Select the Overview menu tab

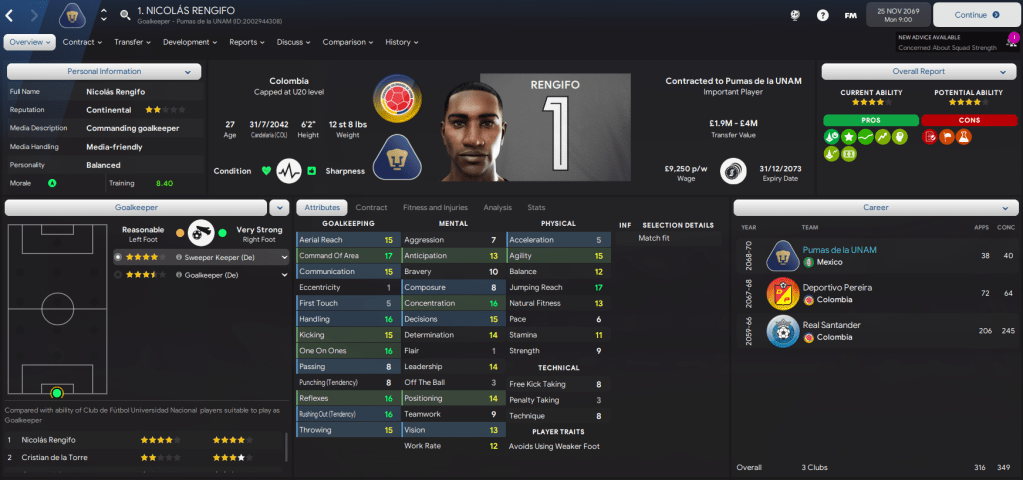29,42
